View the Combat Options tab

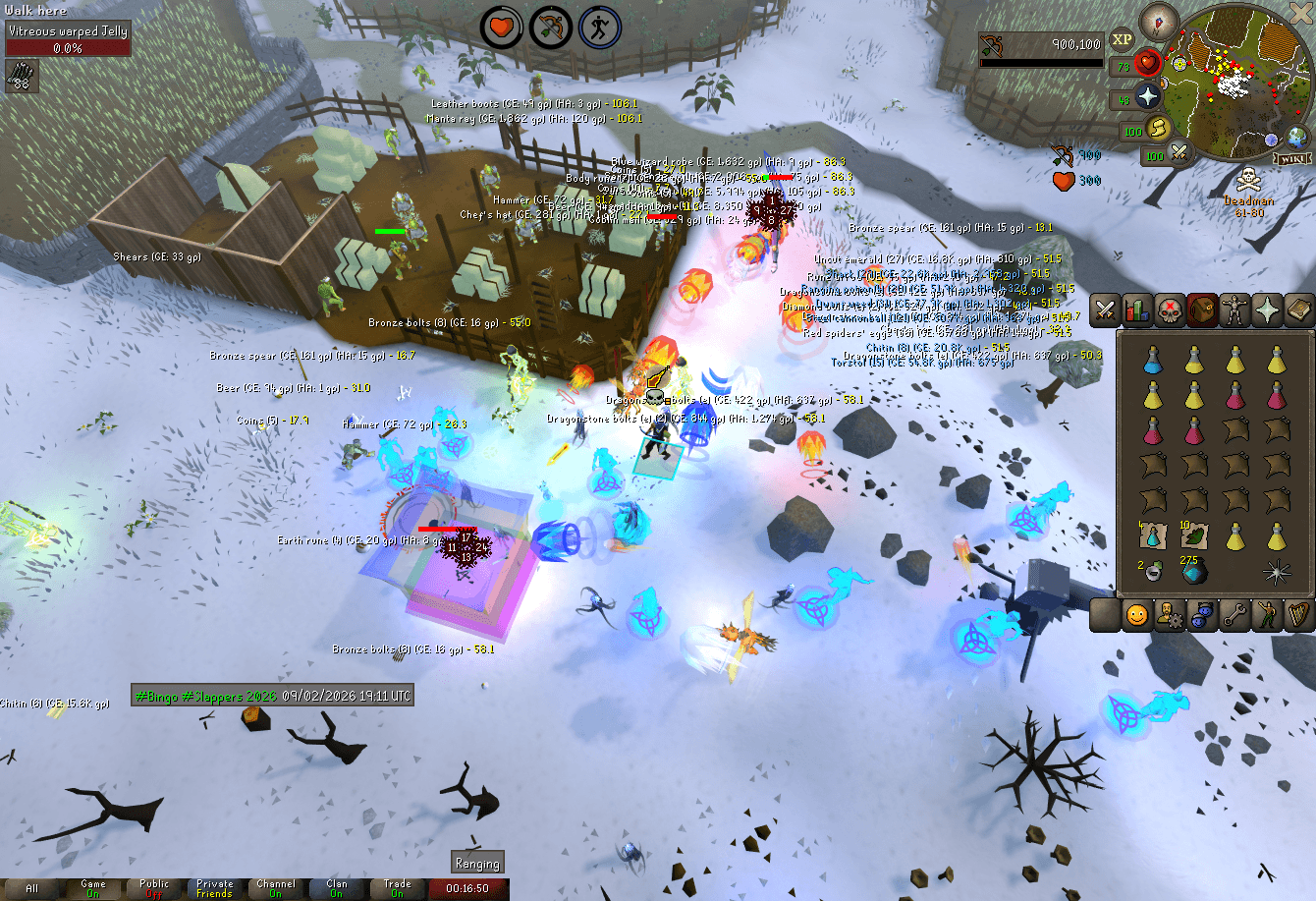click(x=1105, y=311)
